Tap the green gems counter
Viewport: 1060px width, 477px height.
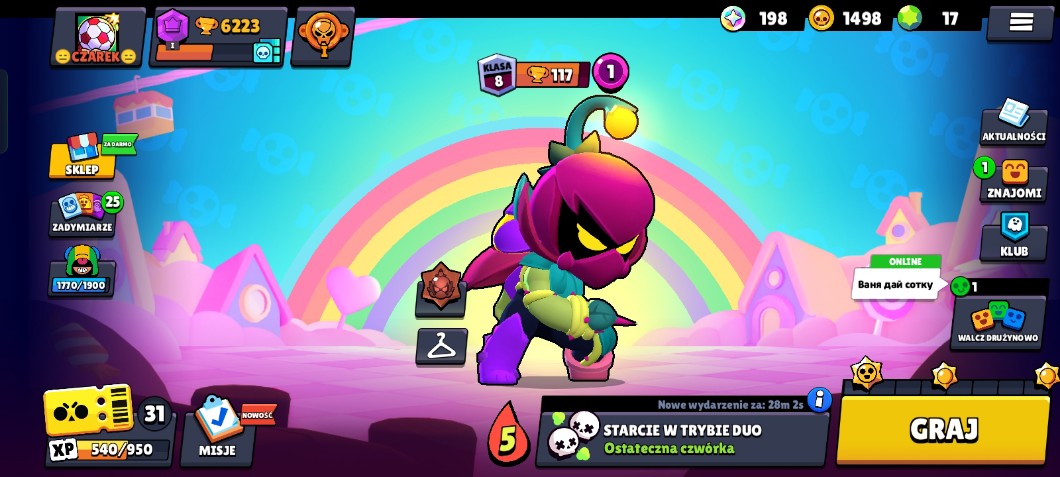929,18
